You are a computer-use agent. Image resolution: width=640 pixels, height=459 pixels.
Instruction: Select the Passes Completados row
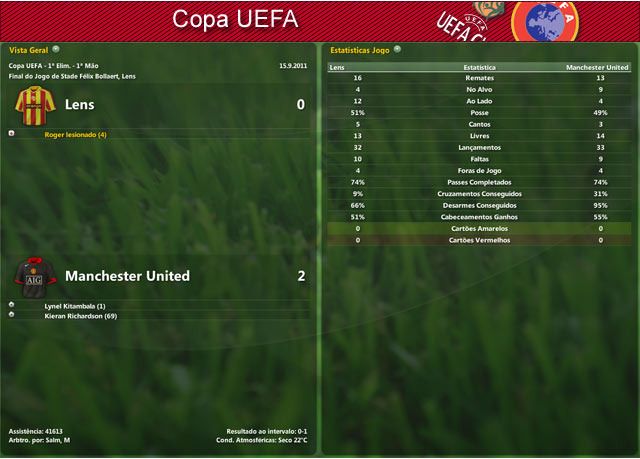pos(478,182)
